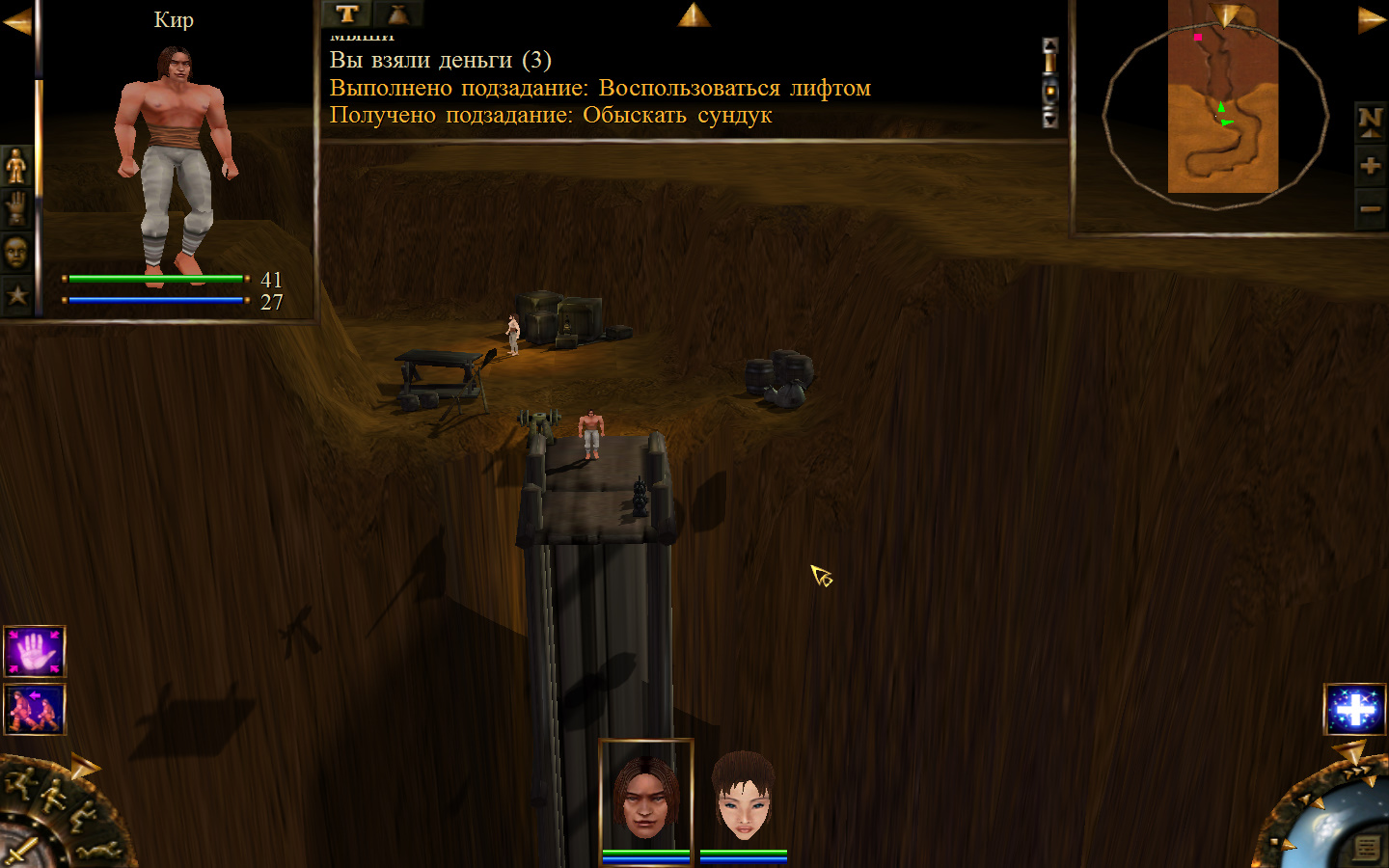
Task: Select the female companion's portrait
Action: point(743,799)
